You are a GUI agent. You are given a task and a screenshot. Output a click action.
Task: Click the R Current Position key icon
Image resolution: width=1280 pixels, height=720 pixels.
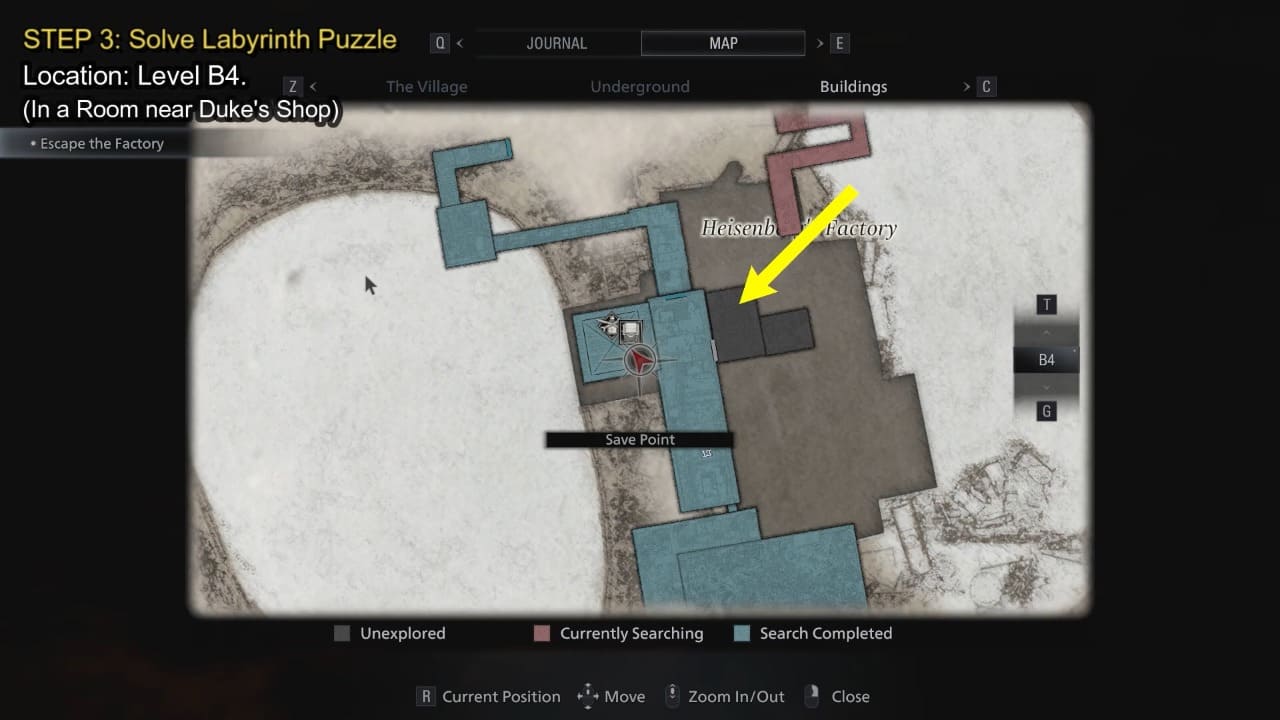click(x=425, y=696)
